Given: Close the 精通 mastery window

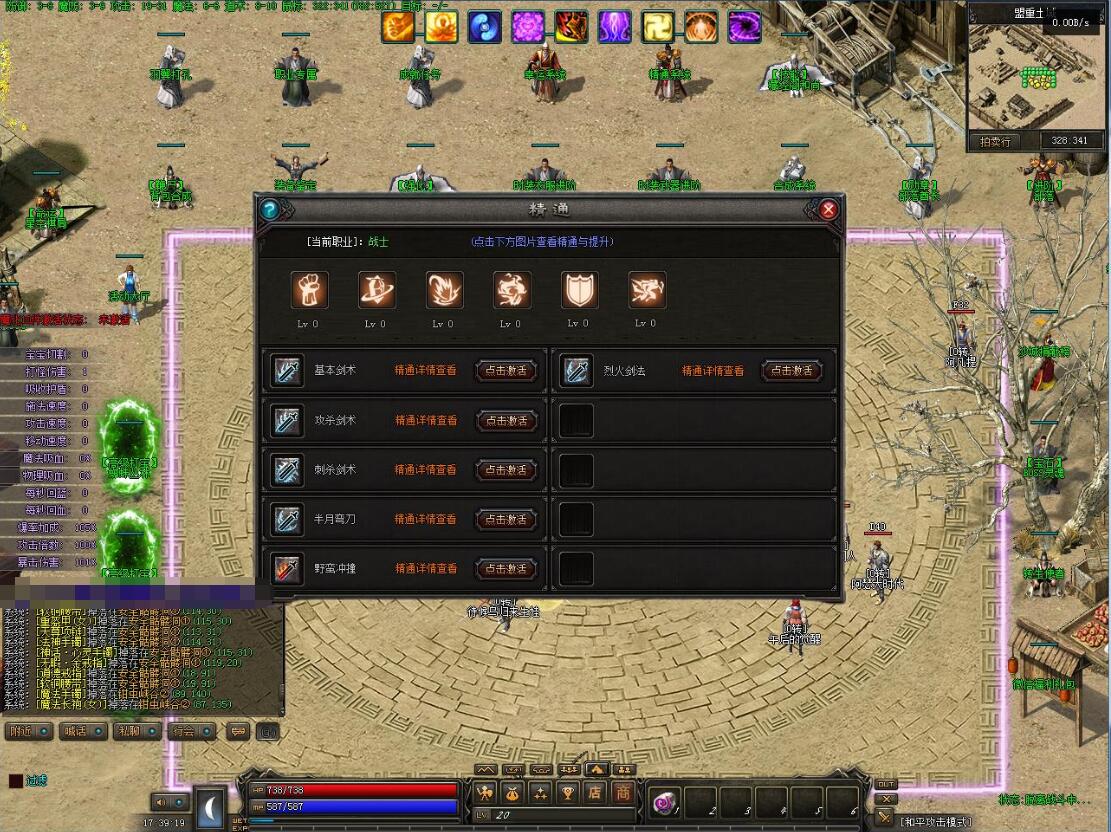Looking at the screenshot, I should tap(828, 210).
